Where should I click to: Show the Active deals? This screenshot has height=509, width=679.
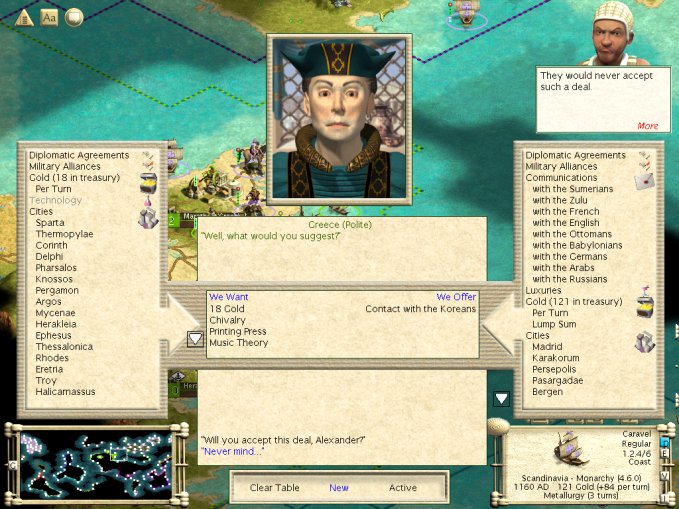(403, 488)
